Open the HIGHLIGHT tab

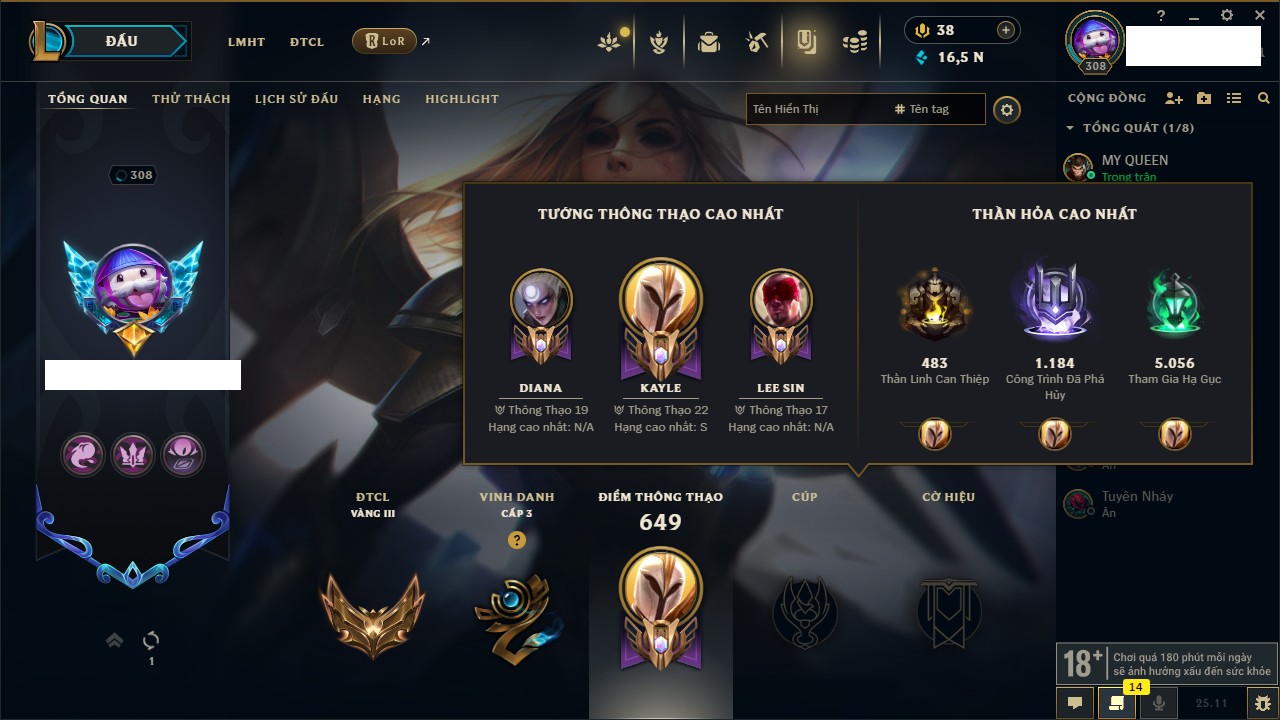461,99
